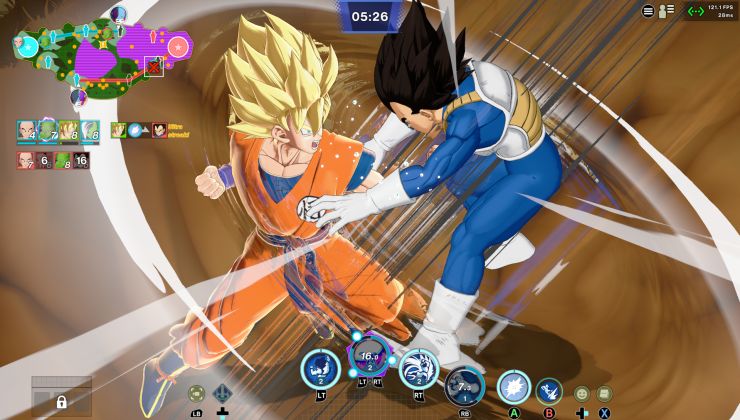Show the player list icon
This screenshot has height=420, width=740.
665,11
